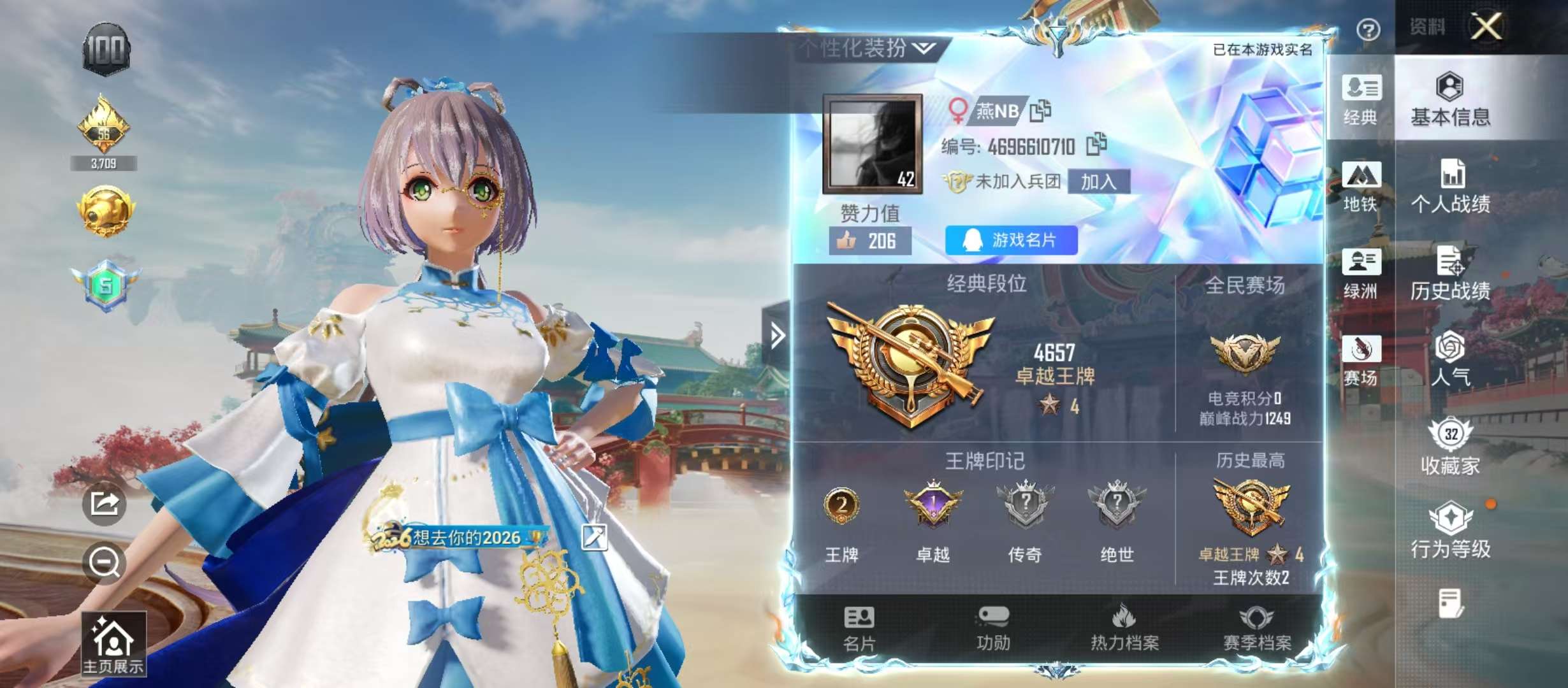Open the 名片 card tab at bottom
1568x688 pixels.
(859, 629)
